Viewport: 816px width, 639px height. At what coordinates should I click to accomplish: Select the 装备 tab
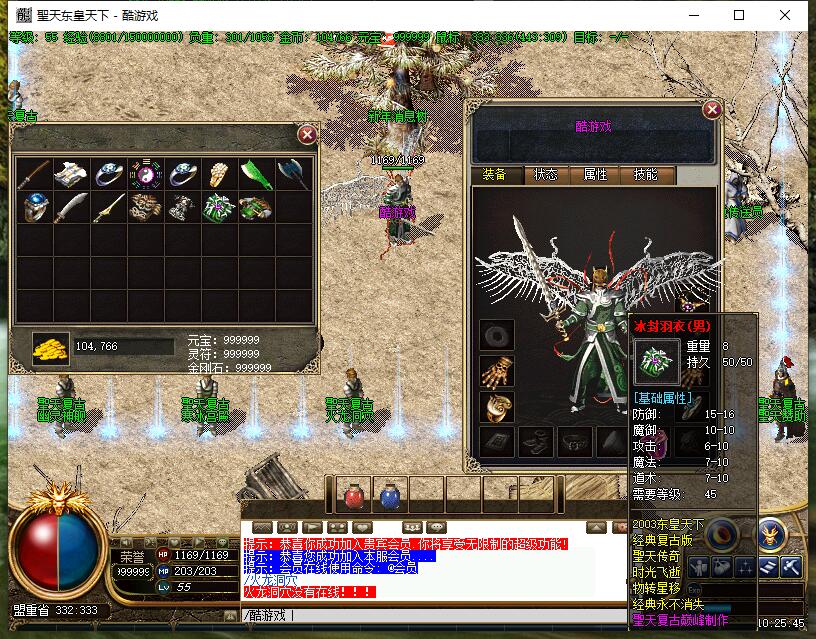pyautogui.click(x=495, y=174)
